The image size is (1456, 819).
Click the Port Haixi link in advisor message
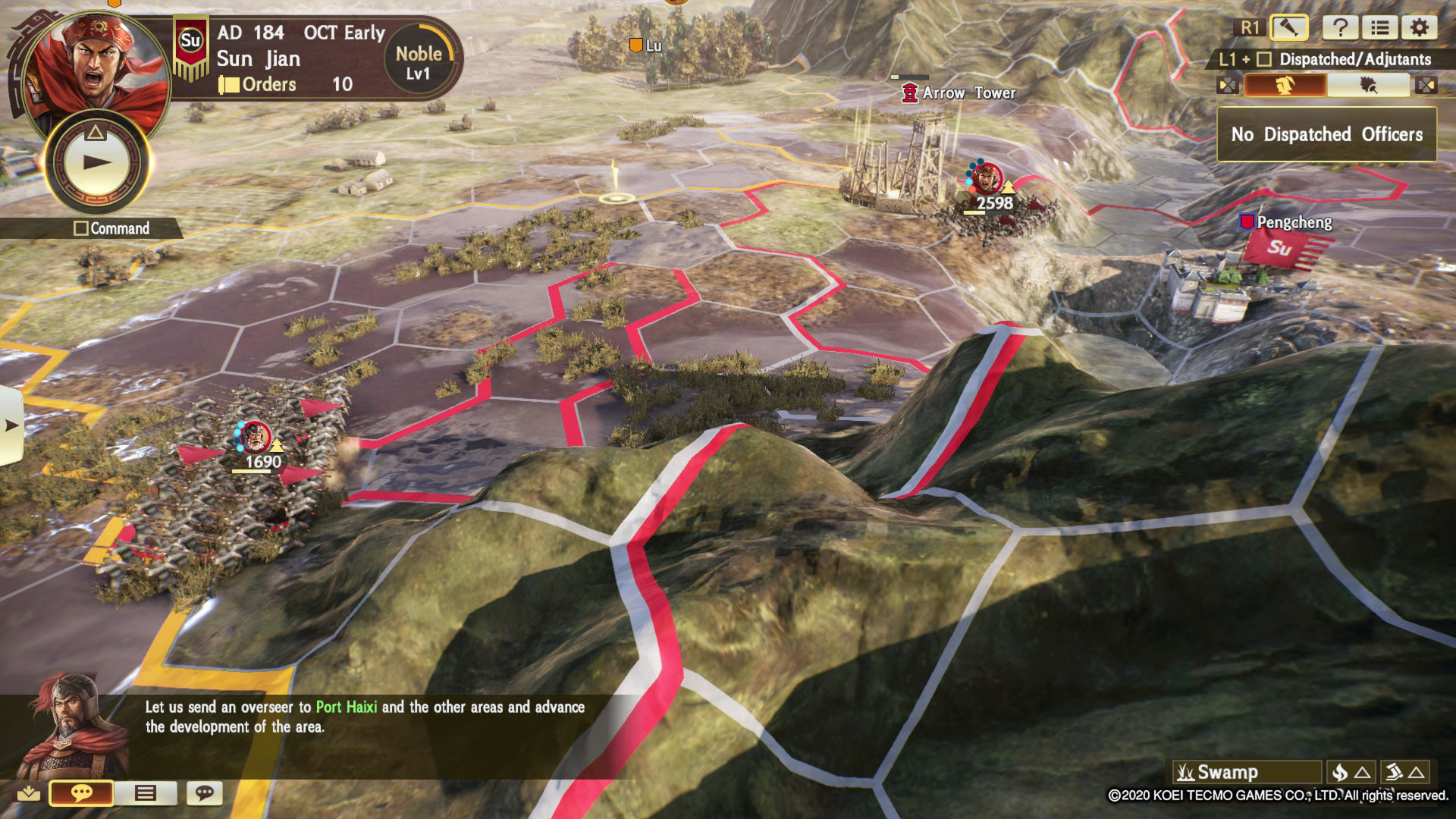pyautogui.click(x=346, y=708)
